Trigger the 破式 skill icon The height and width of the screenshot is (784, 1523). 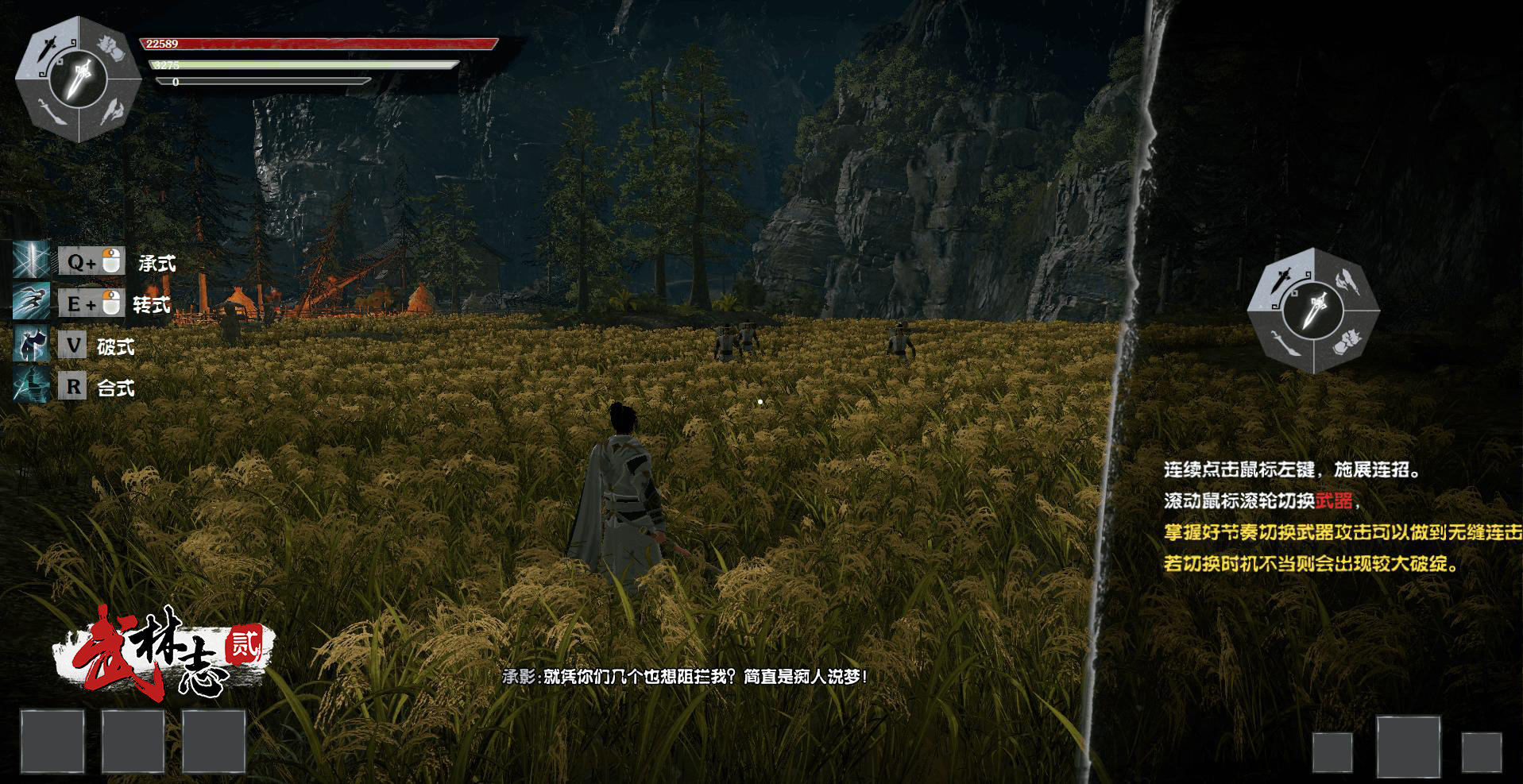click(x=31, y=344)
